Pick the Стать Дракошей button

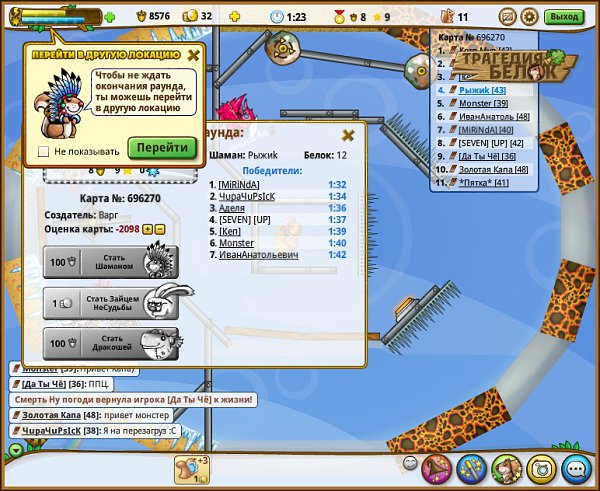tap(111, 344)
